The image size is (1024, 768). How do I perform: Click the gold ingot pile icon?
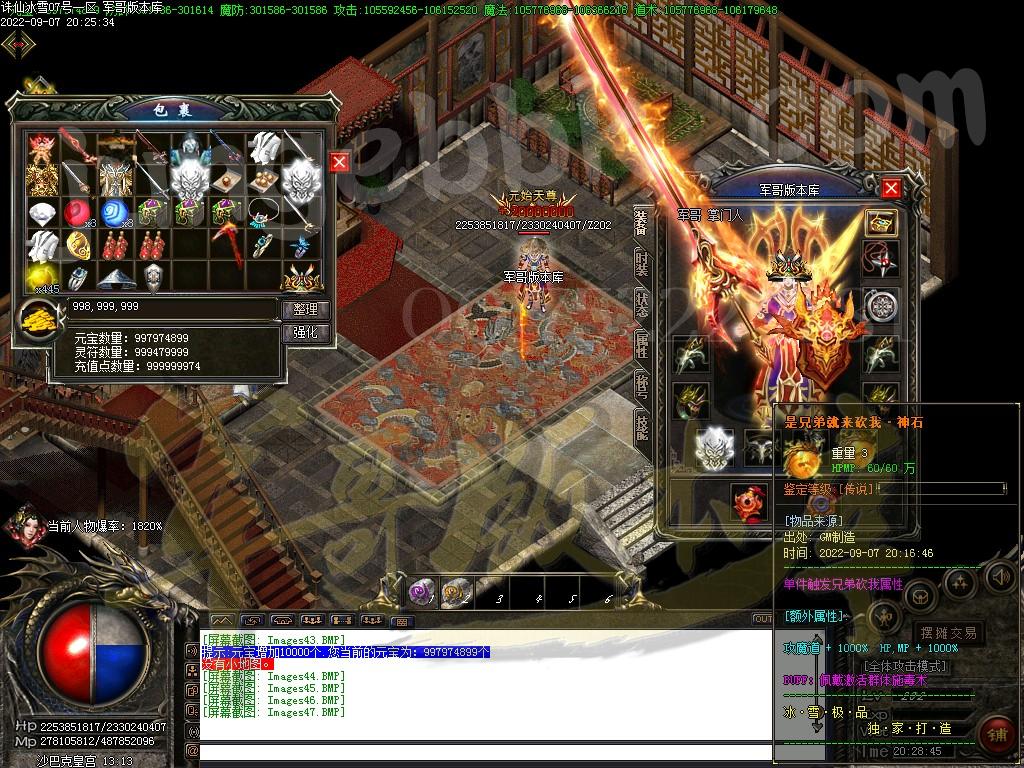point(39,320)
